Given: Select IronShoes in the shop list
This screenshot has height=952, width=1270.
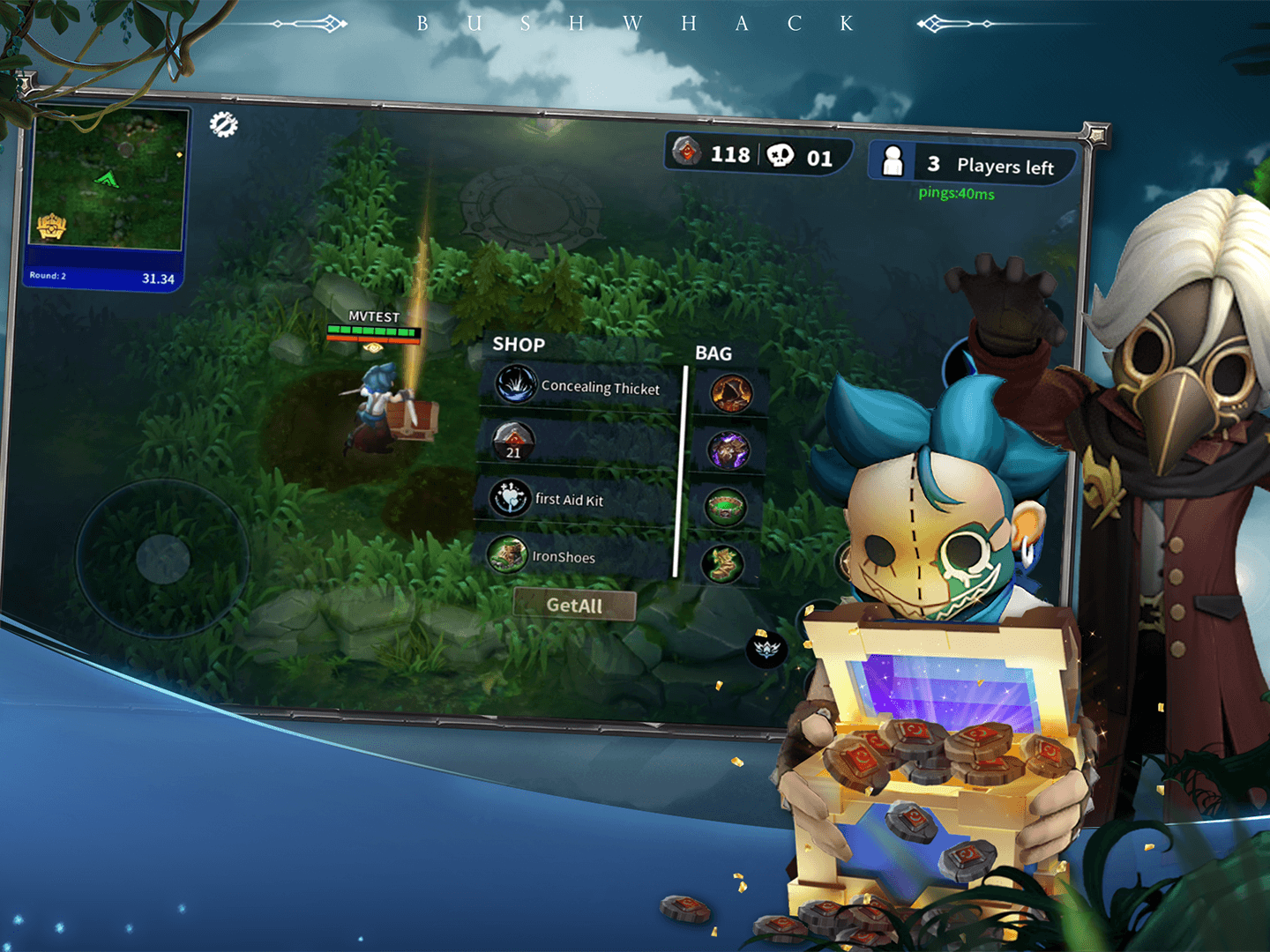Looking at the screenshot, I should (x=564, y=556).
